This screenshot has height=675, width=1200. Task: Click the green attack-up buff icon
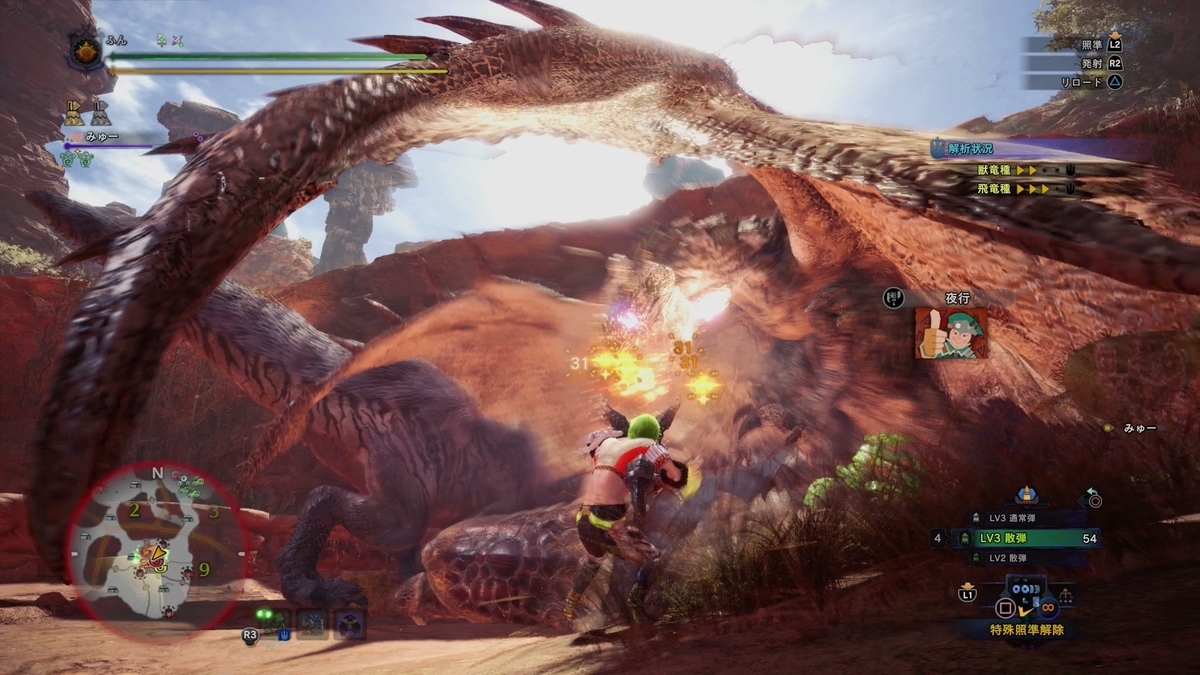click(161, 41)
